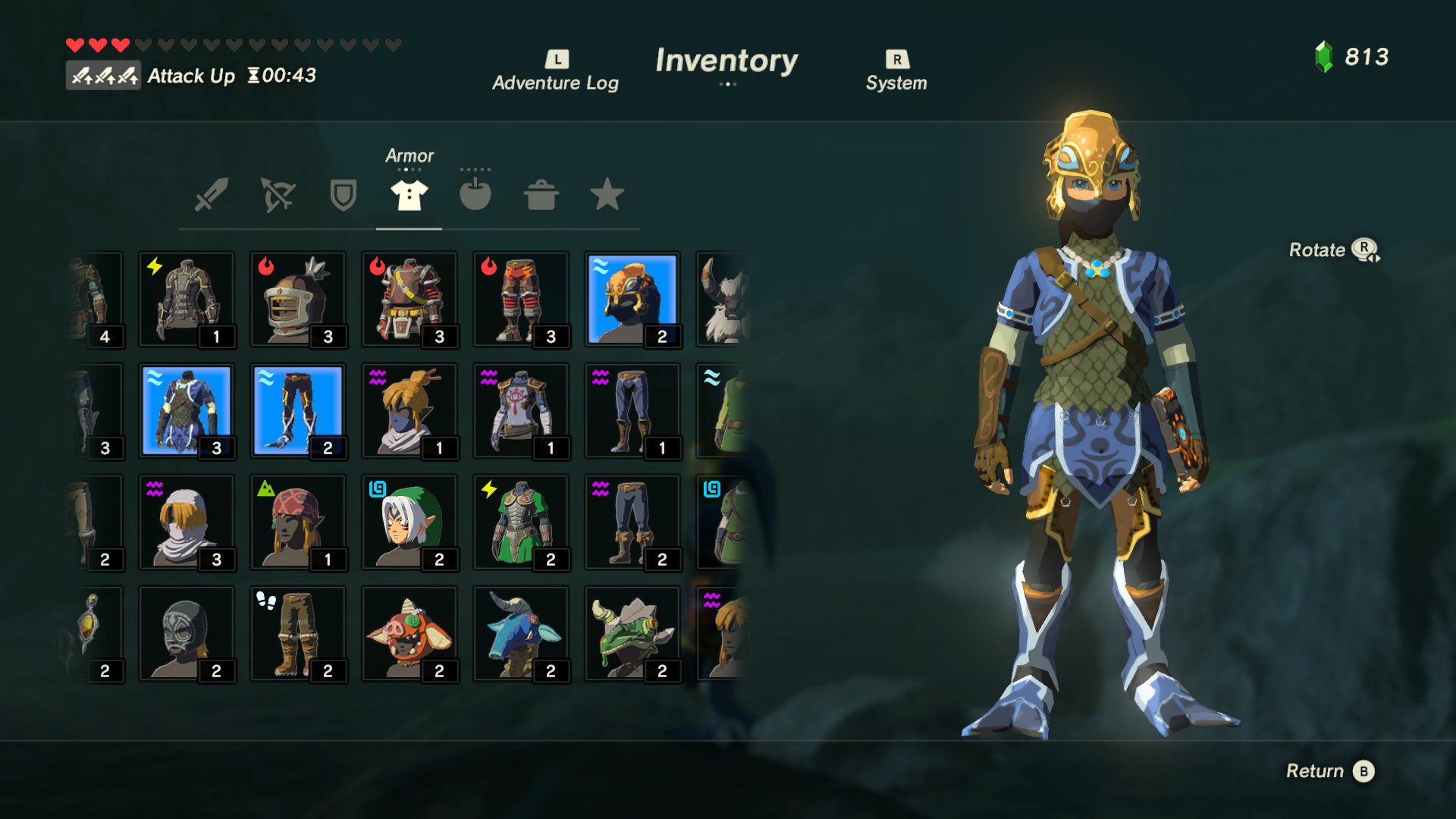Image resolution: width=1456 pixels, height=819 pixels.
Task: Open the Bows and Arrows category icon
Action: [278, 196]
